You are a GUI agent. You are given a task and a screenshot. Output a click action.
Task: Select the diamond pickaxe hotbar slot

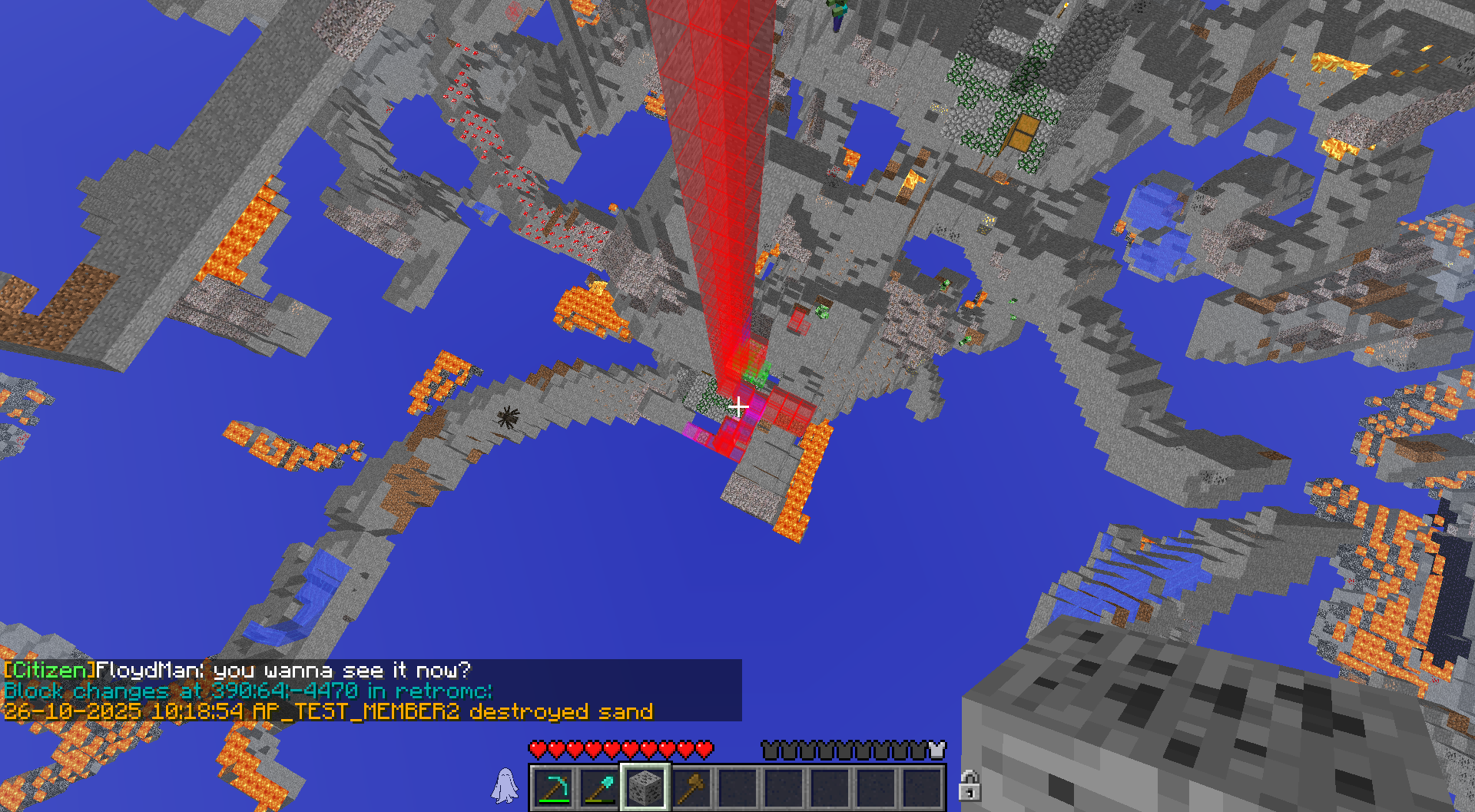click(x=553, y=787)
